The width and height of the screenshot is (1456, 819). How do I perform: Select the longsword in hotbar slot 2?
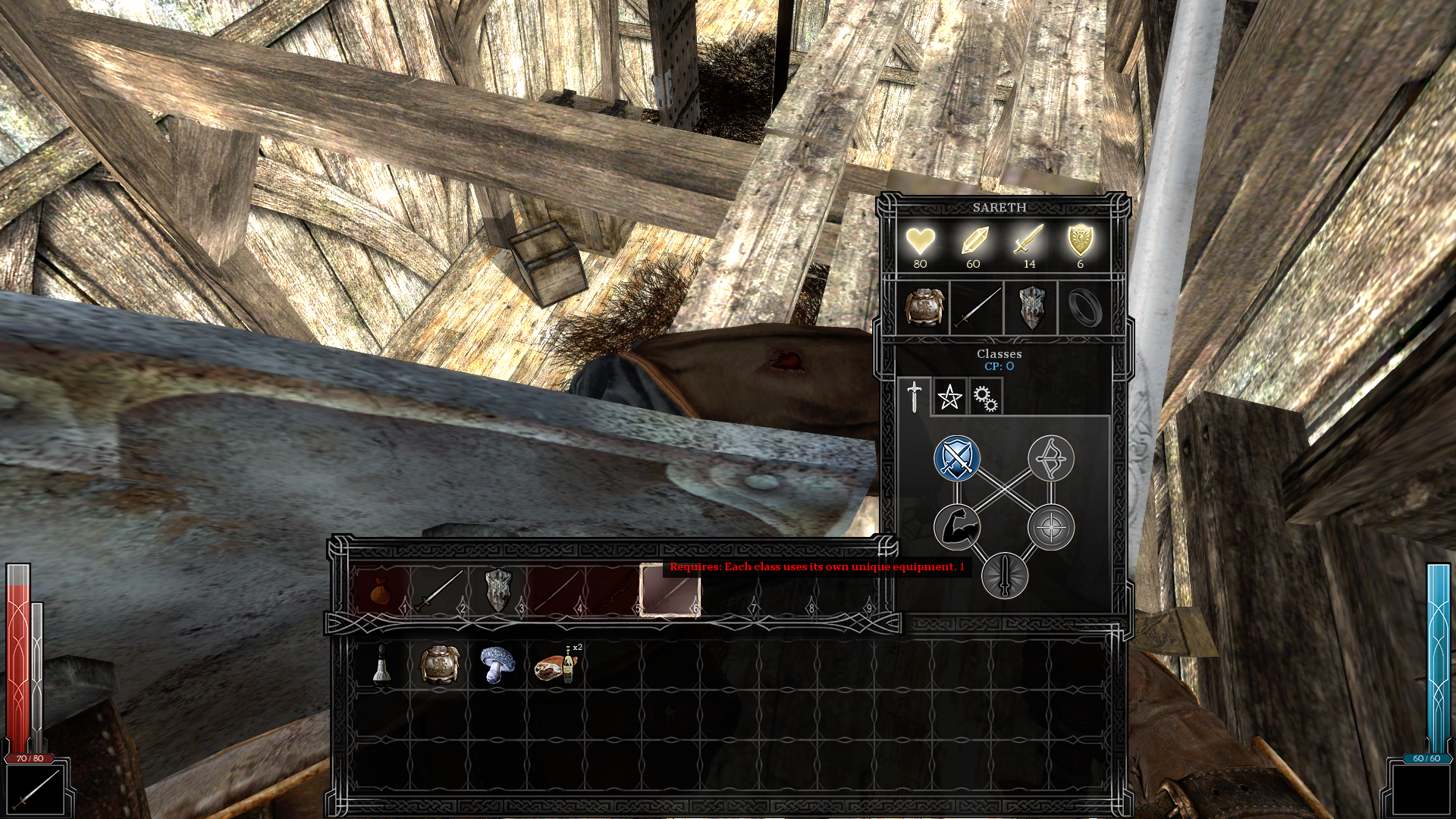tap(438, 591)
